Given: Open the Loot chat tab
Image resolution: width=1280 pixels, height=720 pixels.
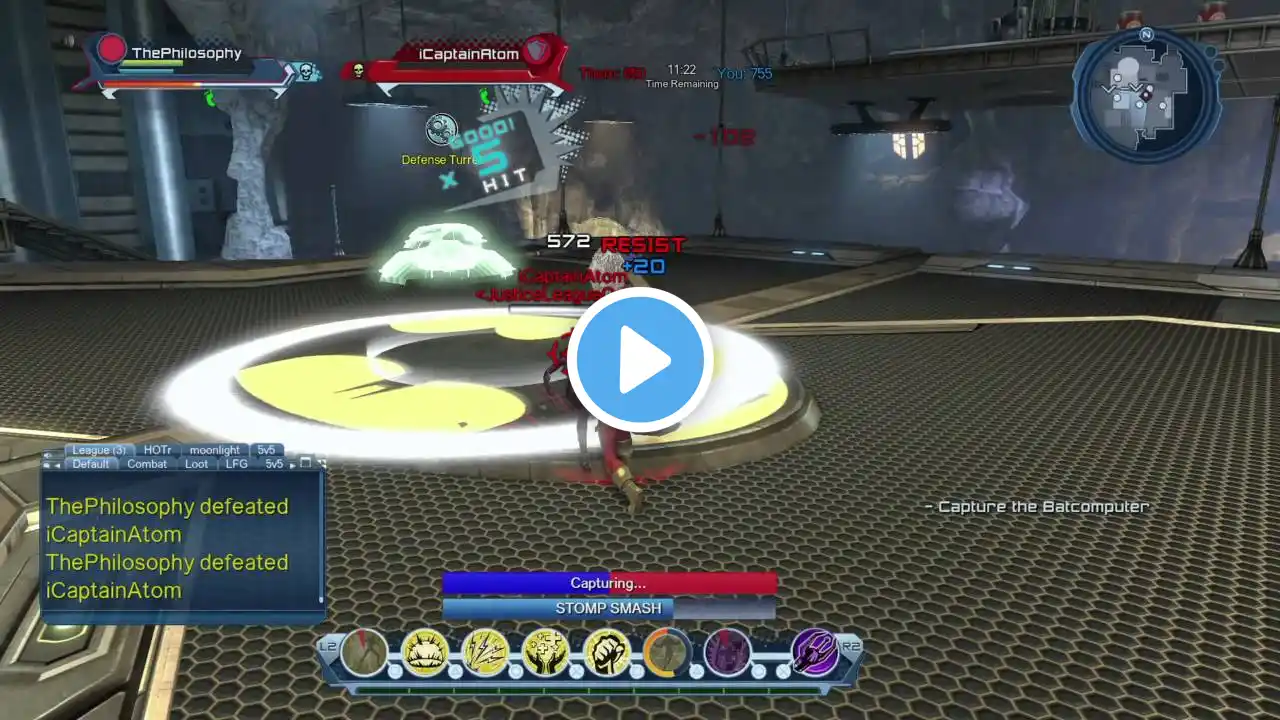Looking at the screenshot, I should (x=197, y=464).
